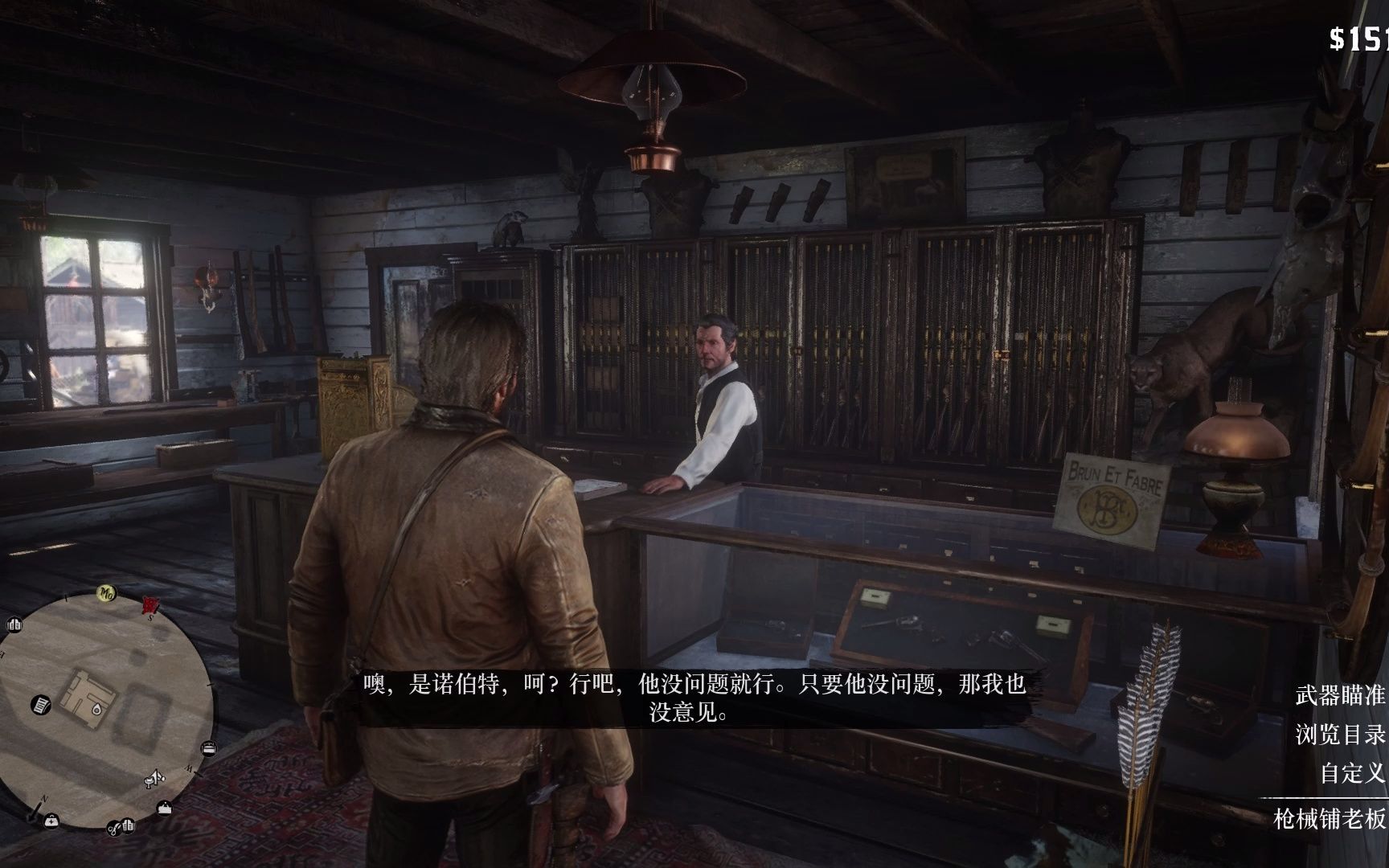The width and height of the screenshot is (1389, 868).
Task: Click the gunsmith icon at minimap top-left
Action: click(14, 625)
